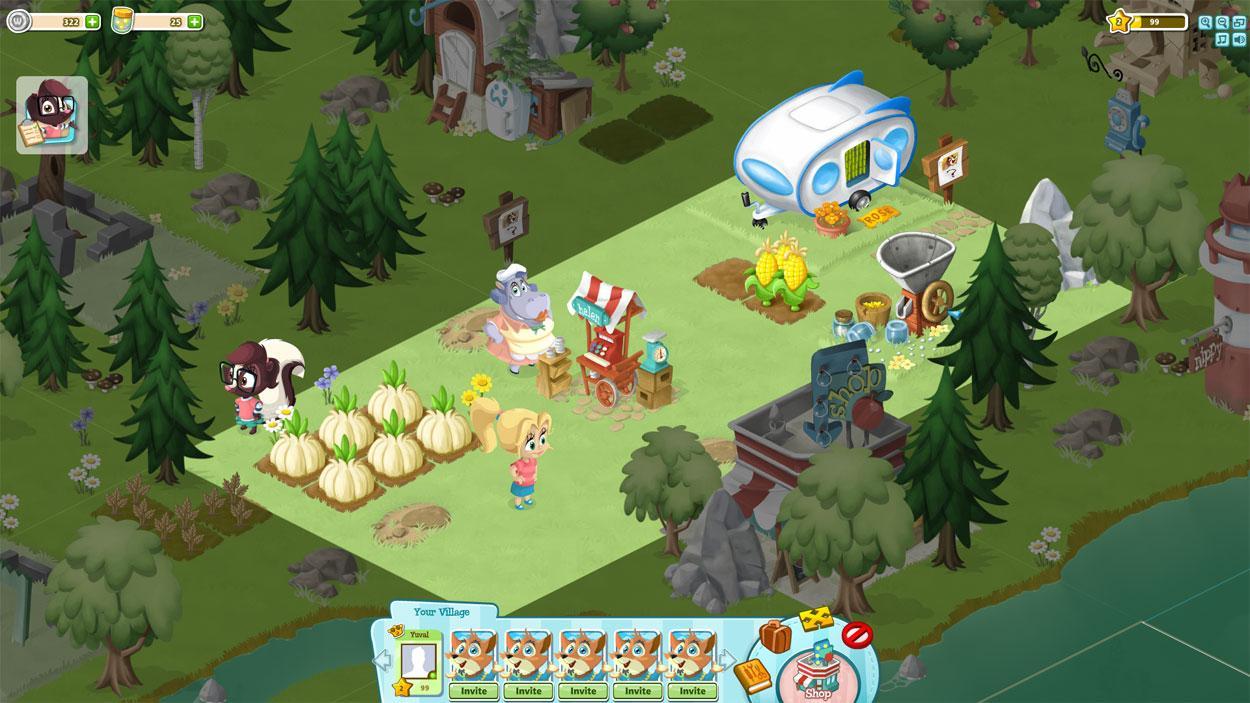Open the orange tools book
Screen dimensions: 1250x703
pyautogui.click(x=752, y=676)
